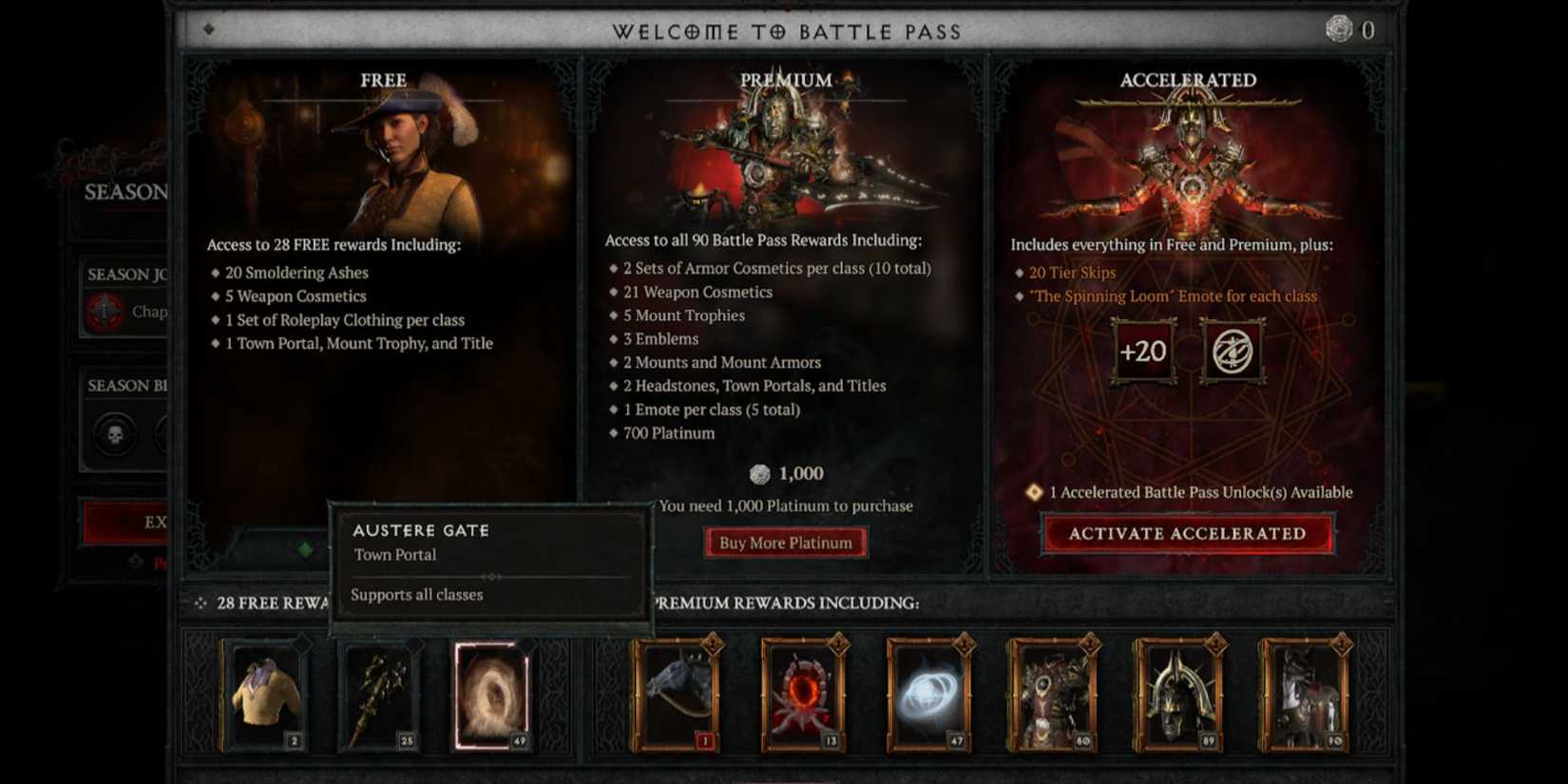The image size is (1568, 784).
Task: Click the red EXIT button on the season panel
Action: (x=138, y=523)
